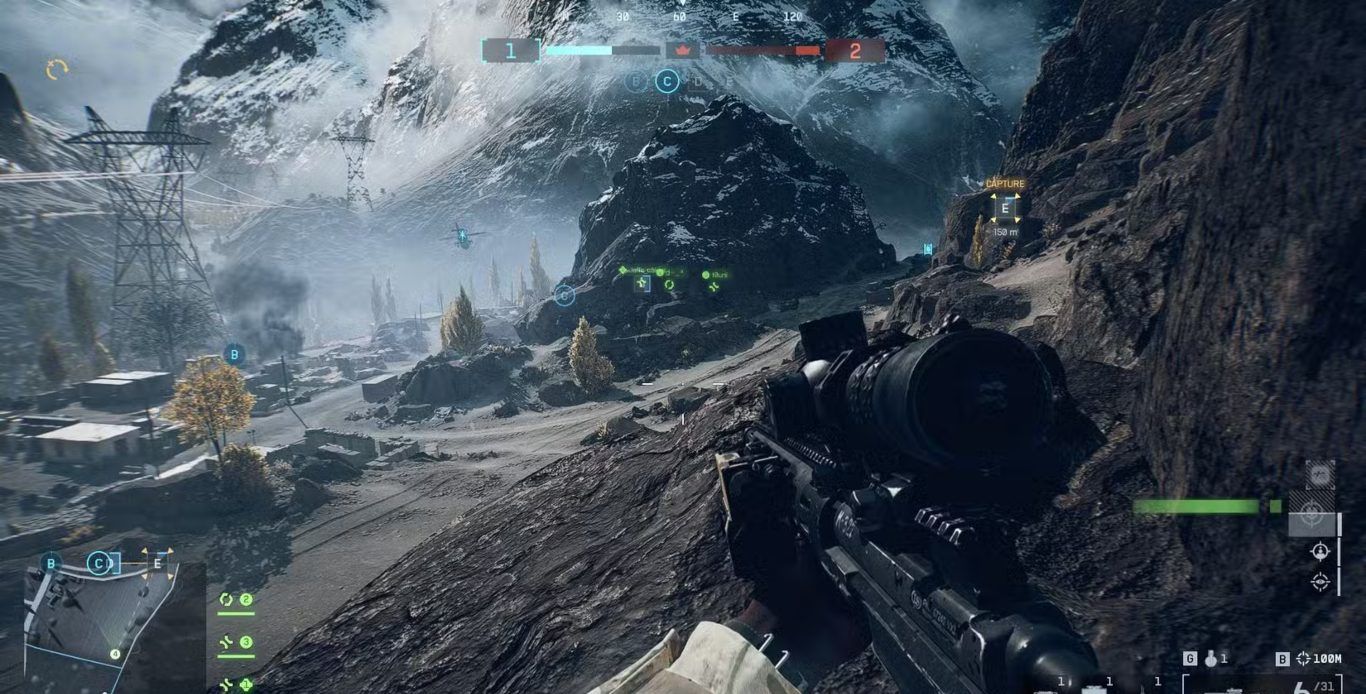Click the yellow circular arrows icon
This screenshot has height=694, width=1366.
pyautogui.click(x=57, y=69)
